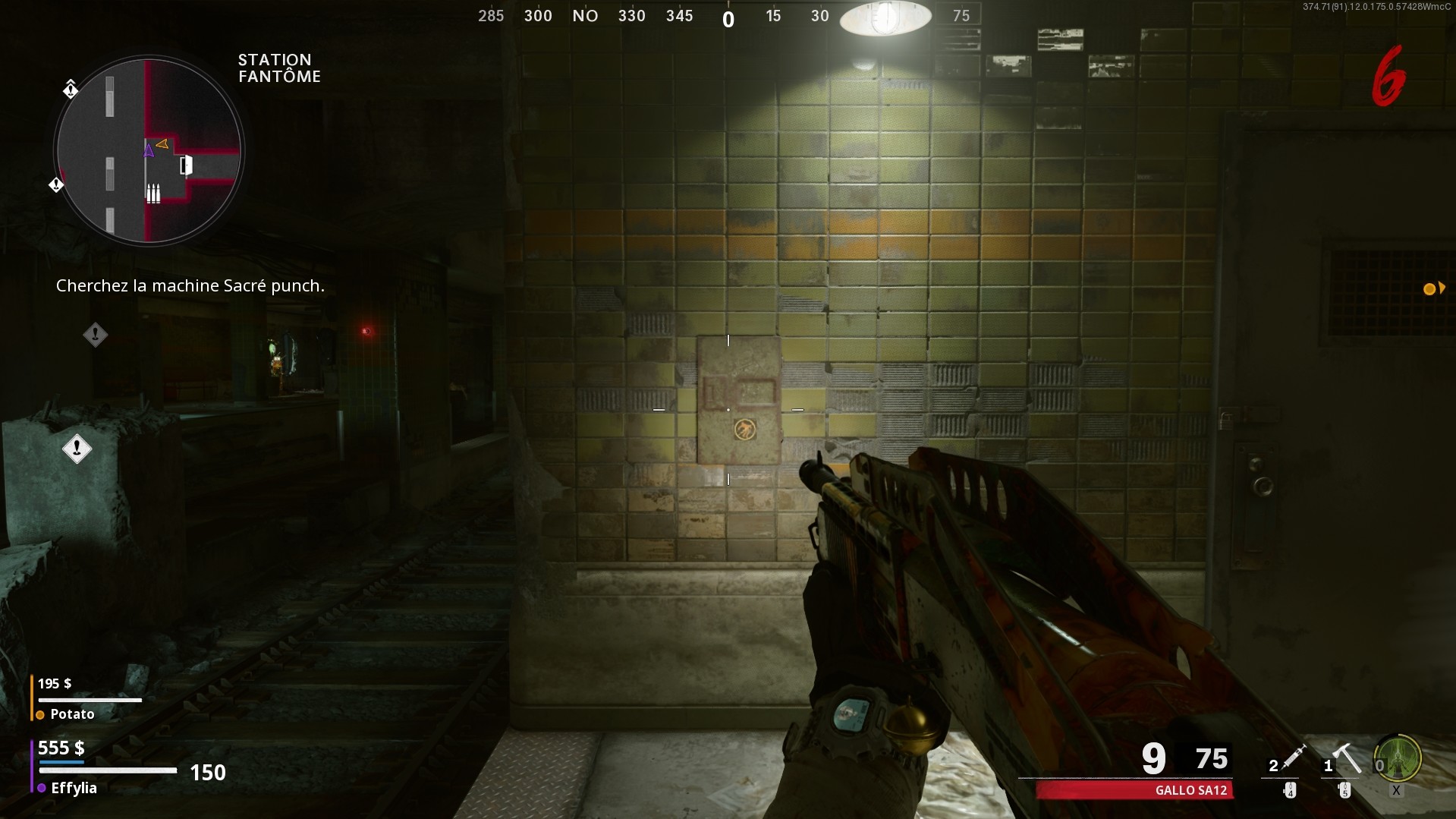The image size is (1456, 819).
Task: Select the purple player arrow on the minimap
Action: pyautogui.click(x=149, y=150)
